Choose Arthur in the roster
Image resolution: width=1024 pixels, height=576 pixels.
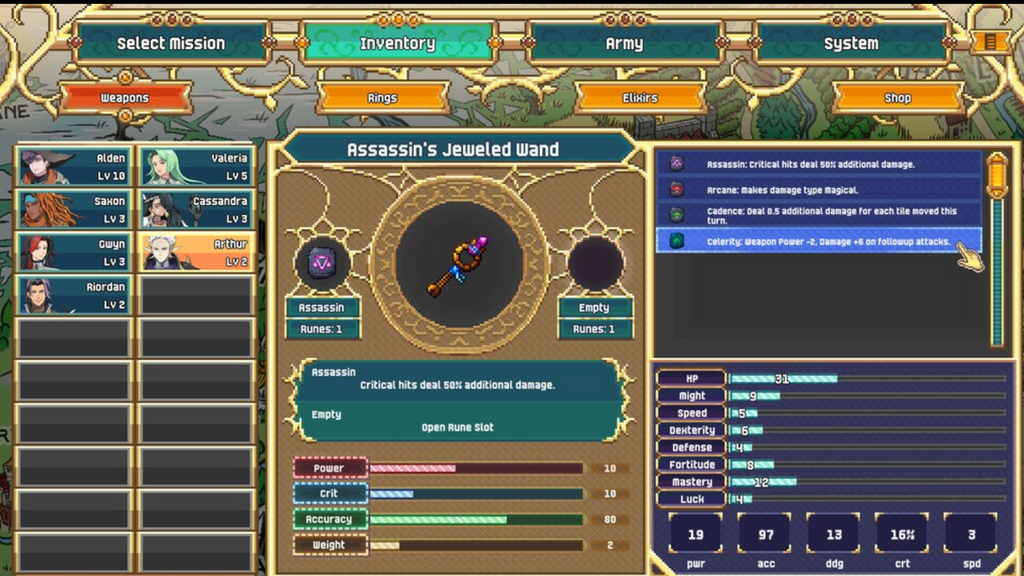(196, 252)
